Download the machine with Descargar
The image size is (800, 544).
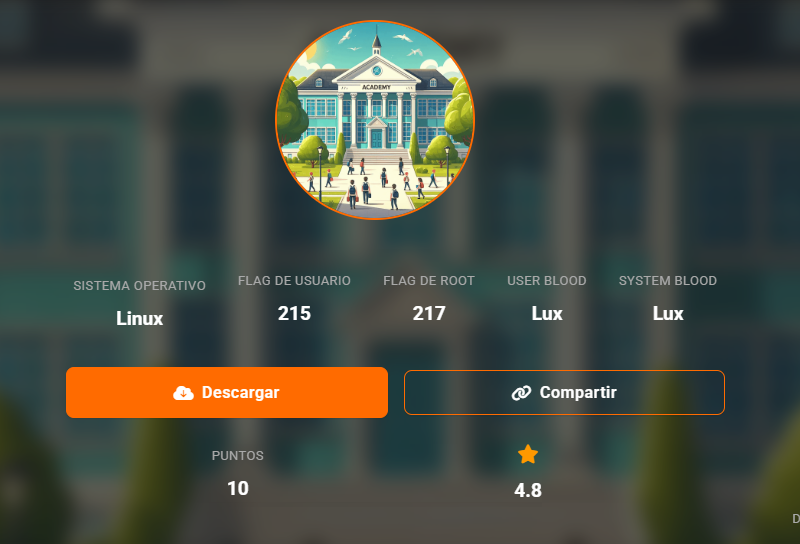click(226, 392)
